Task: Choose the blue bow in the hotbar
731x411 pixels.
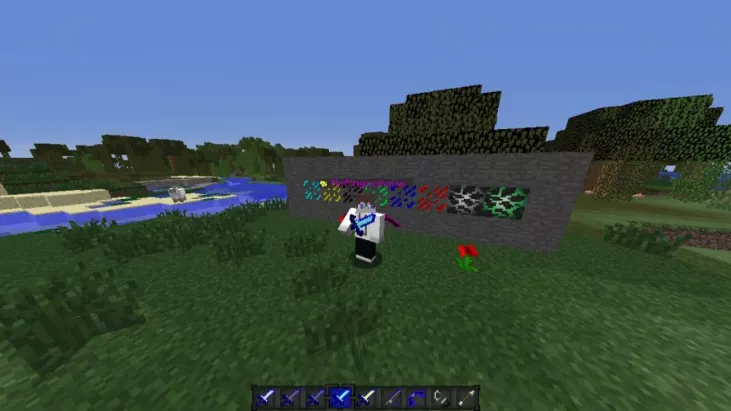Action: click(x=416, y=397)
